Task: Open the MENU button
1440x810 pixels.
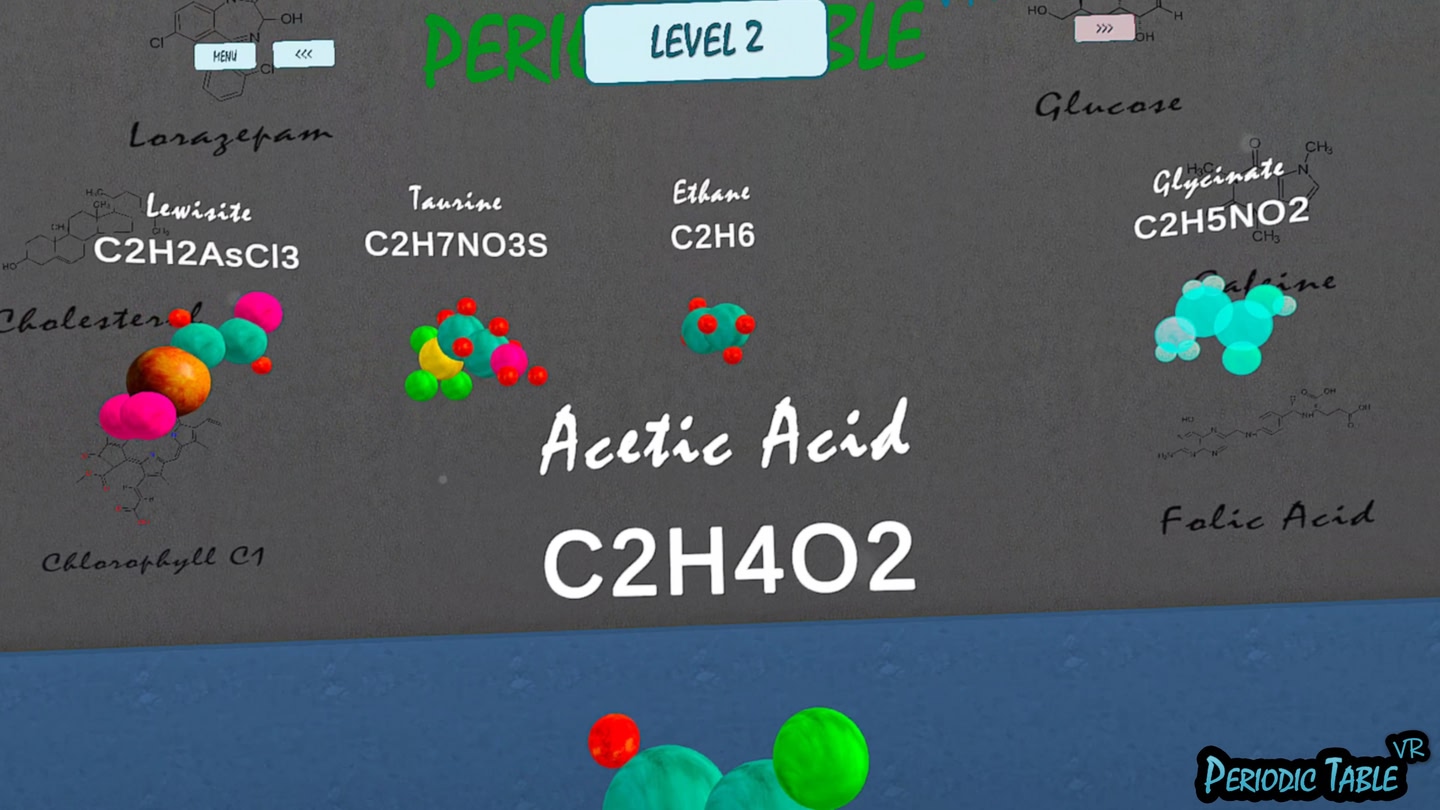Action: [223, 55]
